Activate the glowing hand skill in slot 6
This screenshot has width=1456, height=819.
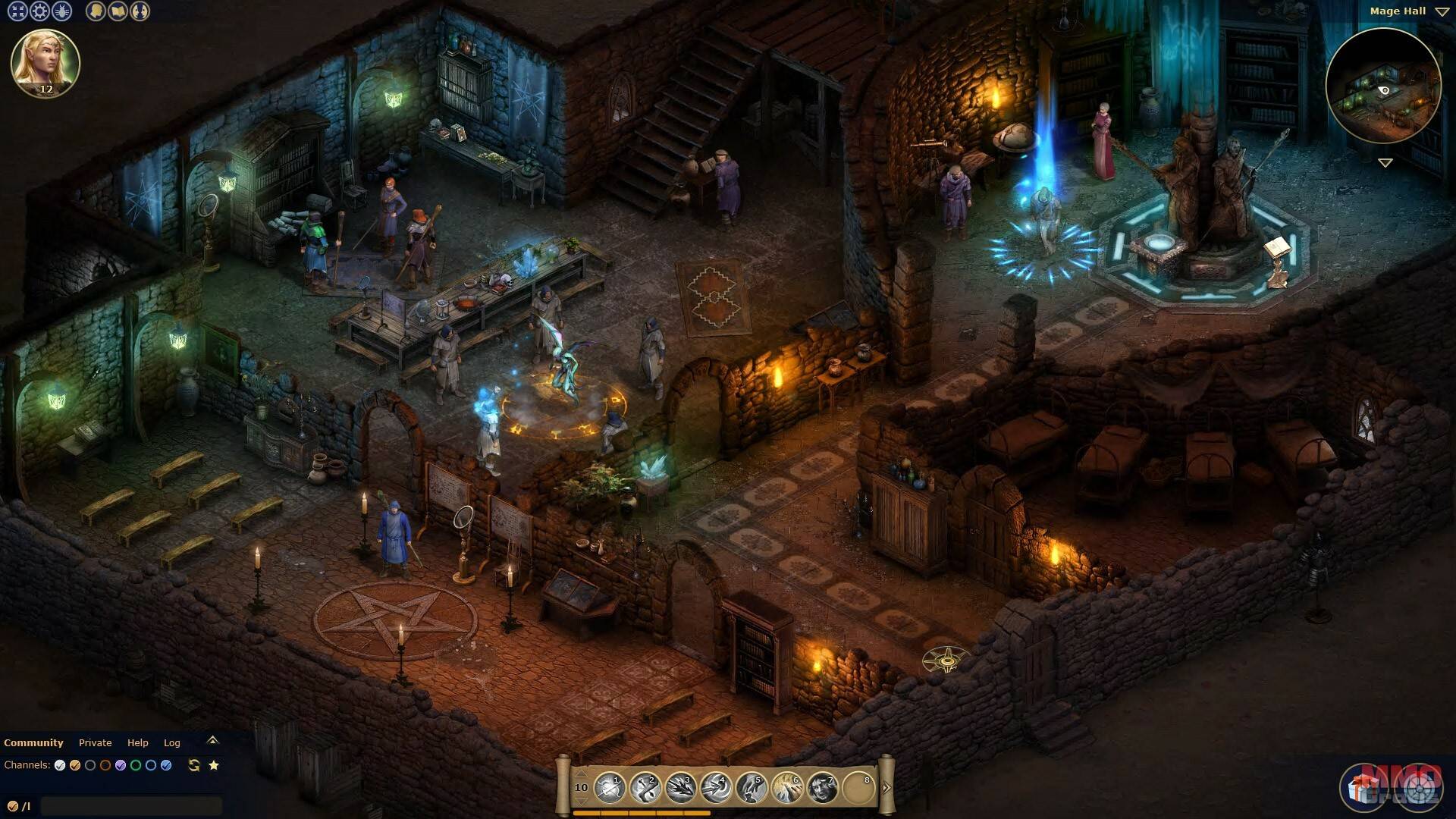(x=786, y=789)
